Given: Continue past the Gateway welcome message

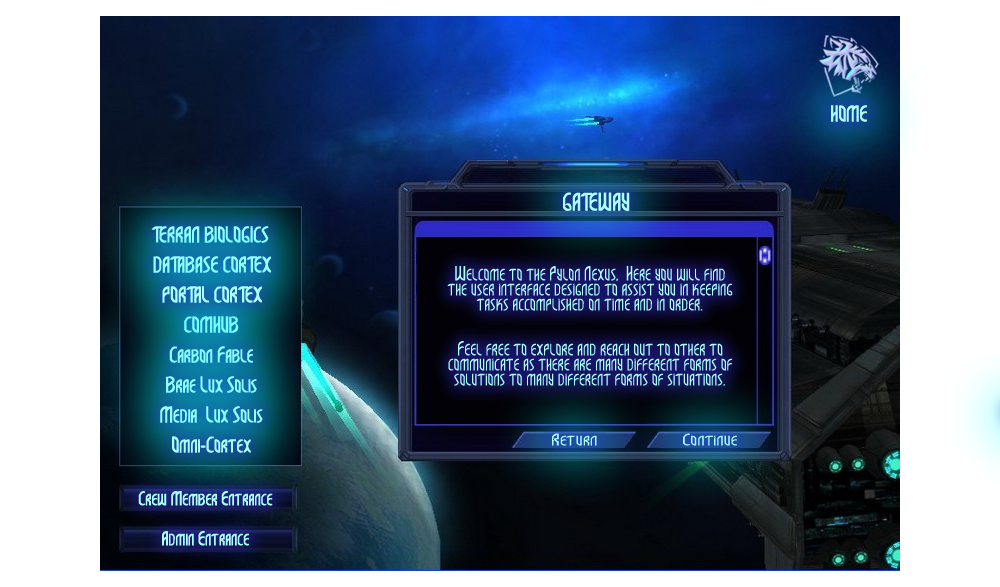Looking at the screenshot, I should (x=709, y=440).
